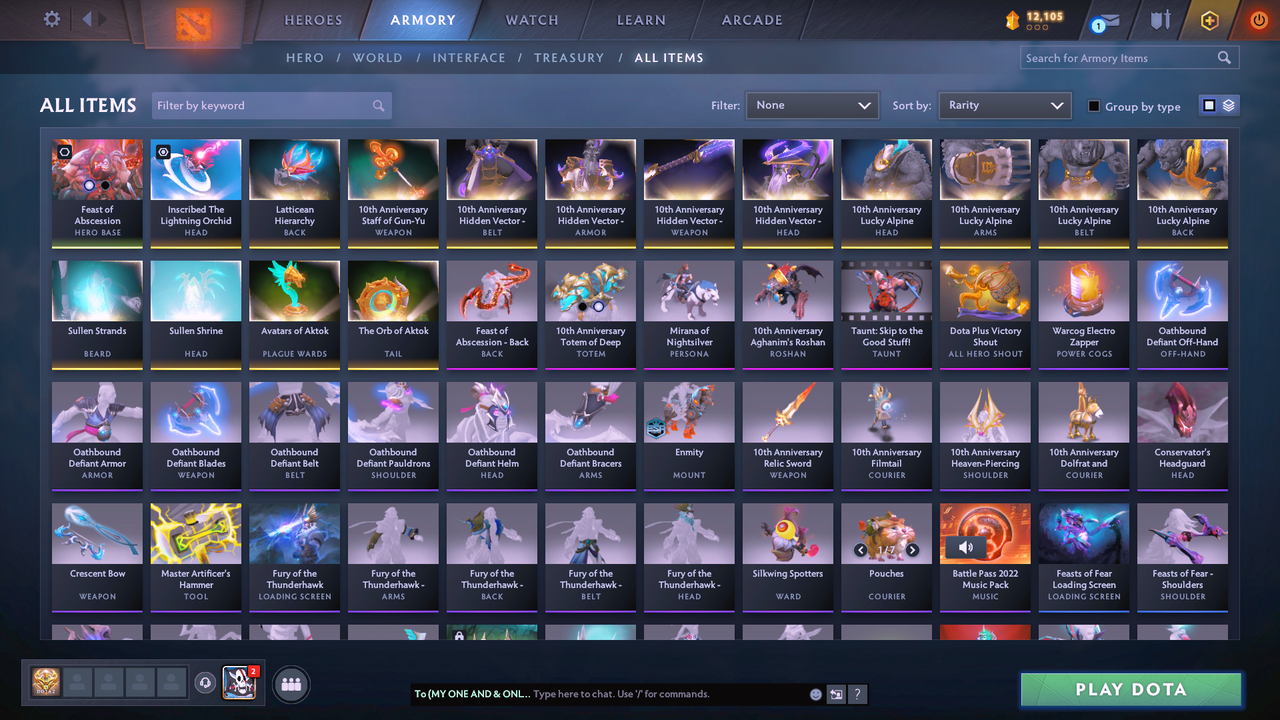Toggle the Group by type checkbox
The height and width of the screenshot is (720, 1280).
1093,106
